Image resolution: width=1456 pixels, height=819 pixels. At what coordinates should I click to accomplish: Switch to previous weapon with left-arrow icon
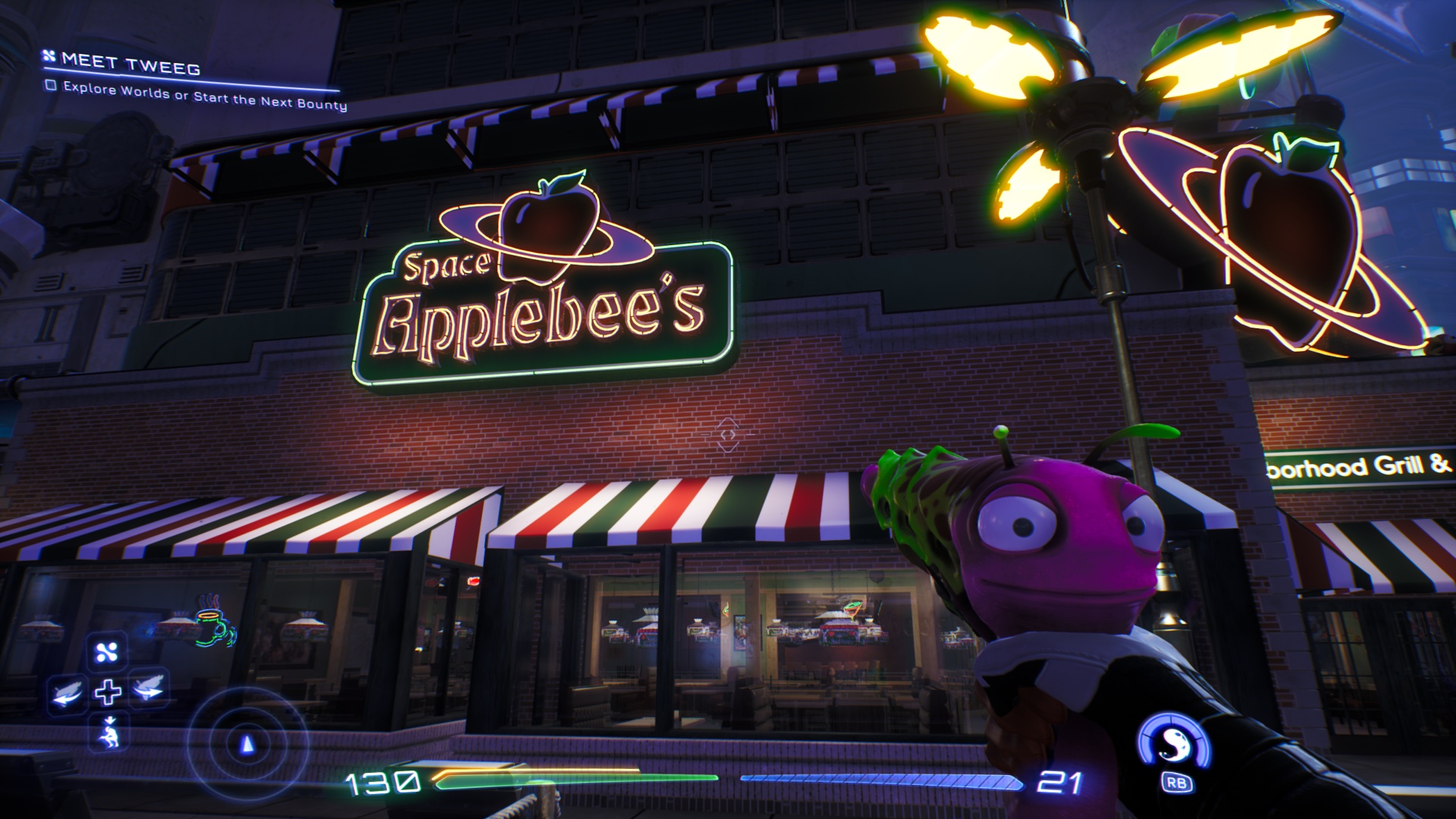click(67, 692)
